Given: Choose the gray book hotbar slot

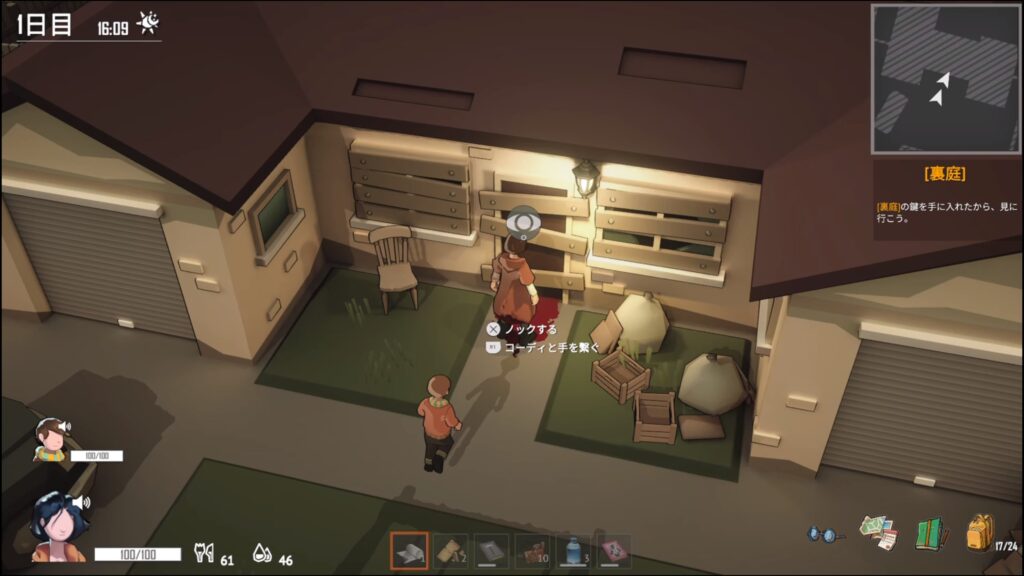Looking at the screenshot, I should point(491,551).
